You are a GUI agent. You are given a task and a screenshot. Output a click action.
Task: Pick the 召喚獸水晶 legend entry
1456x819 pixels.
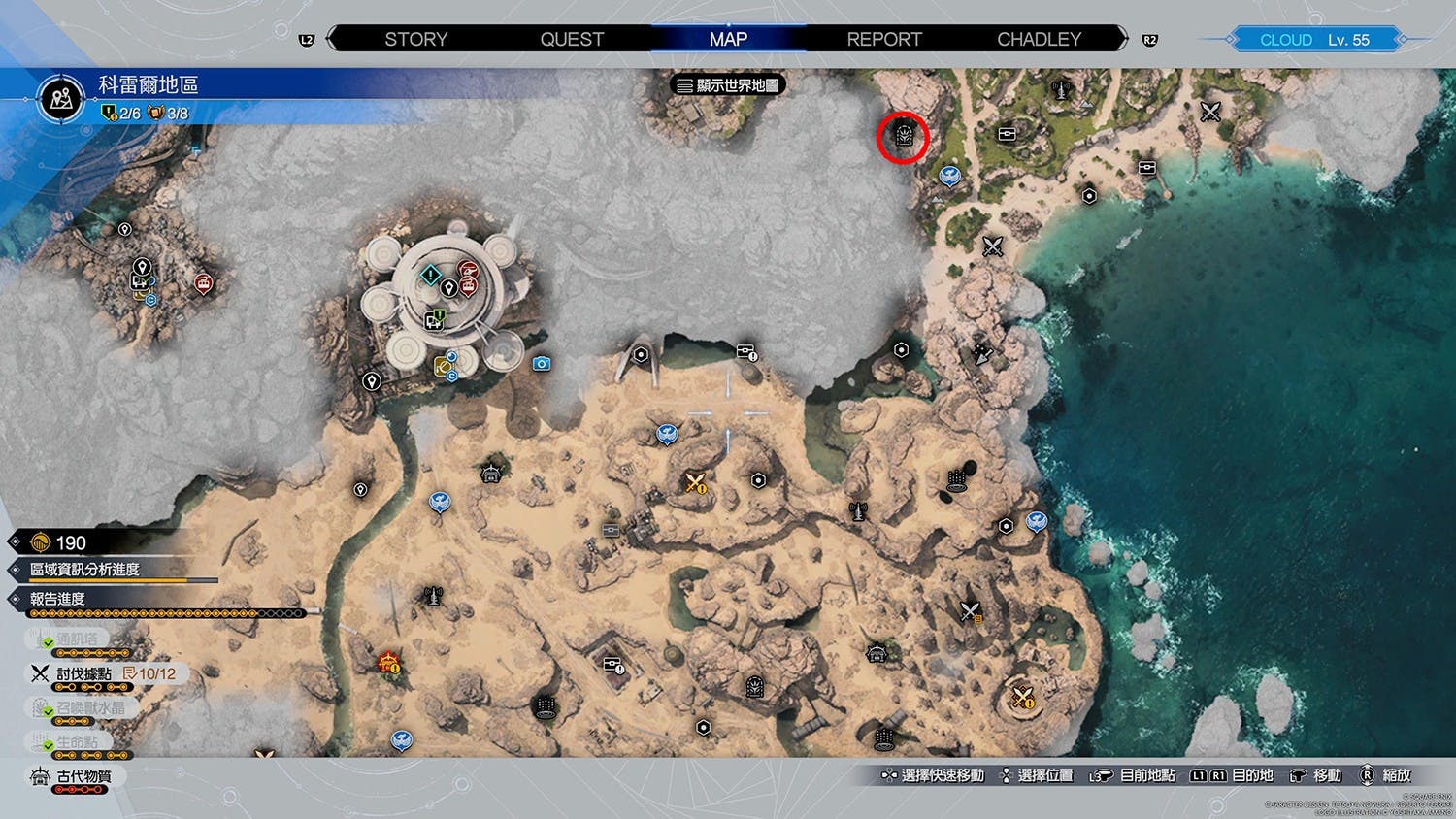[89, 708]
